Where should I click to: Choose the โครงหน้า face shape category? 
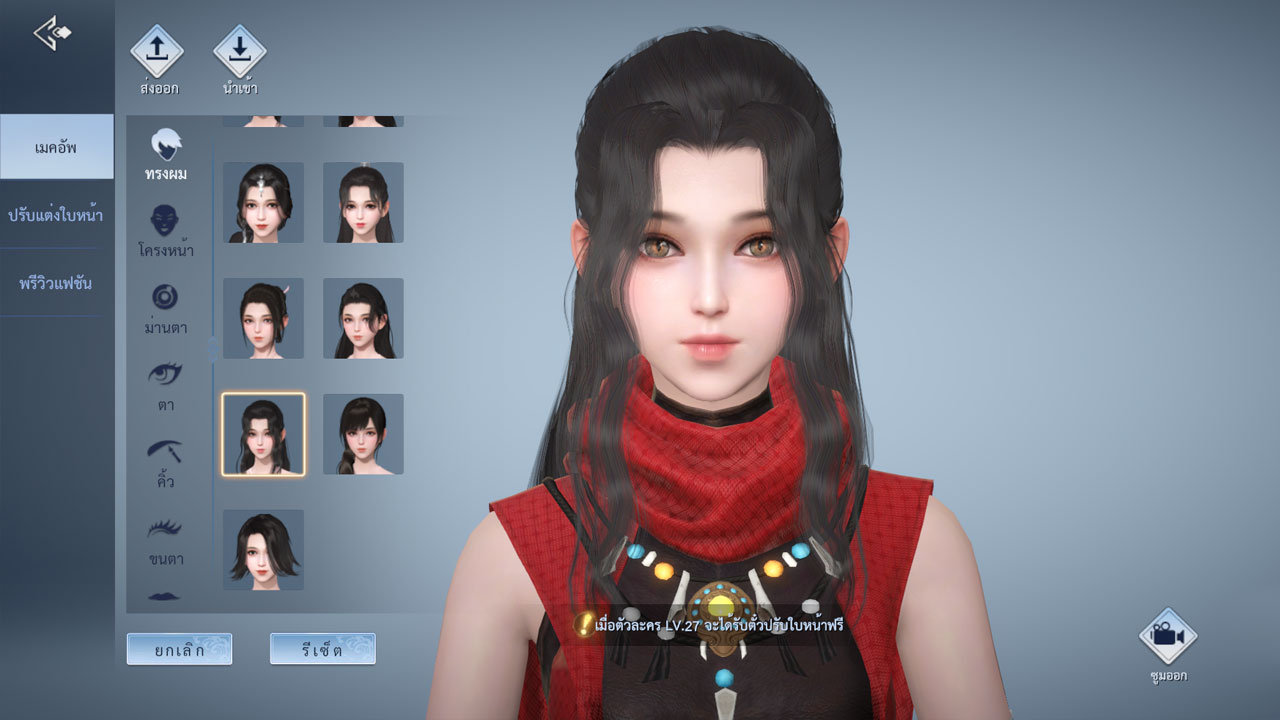[166, 231]
